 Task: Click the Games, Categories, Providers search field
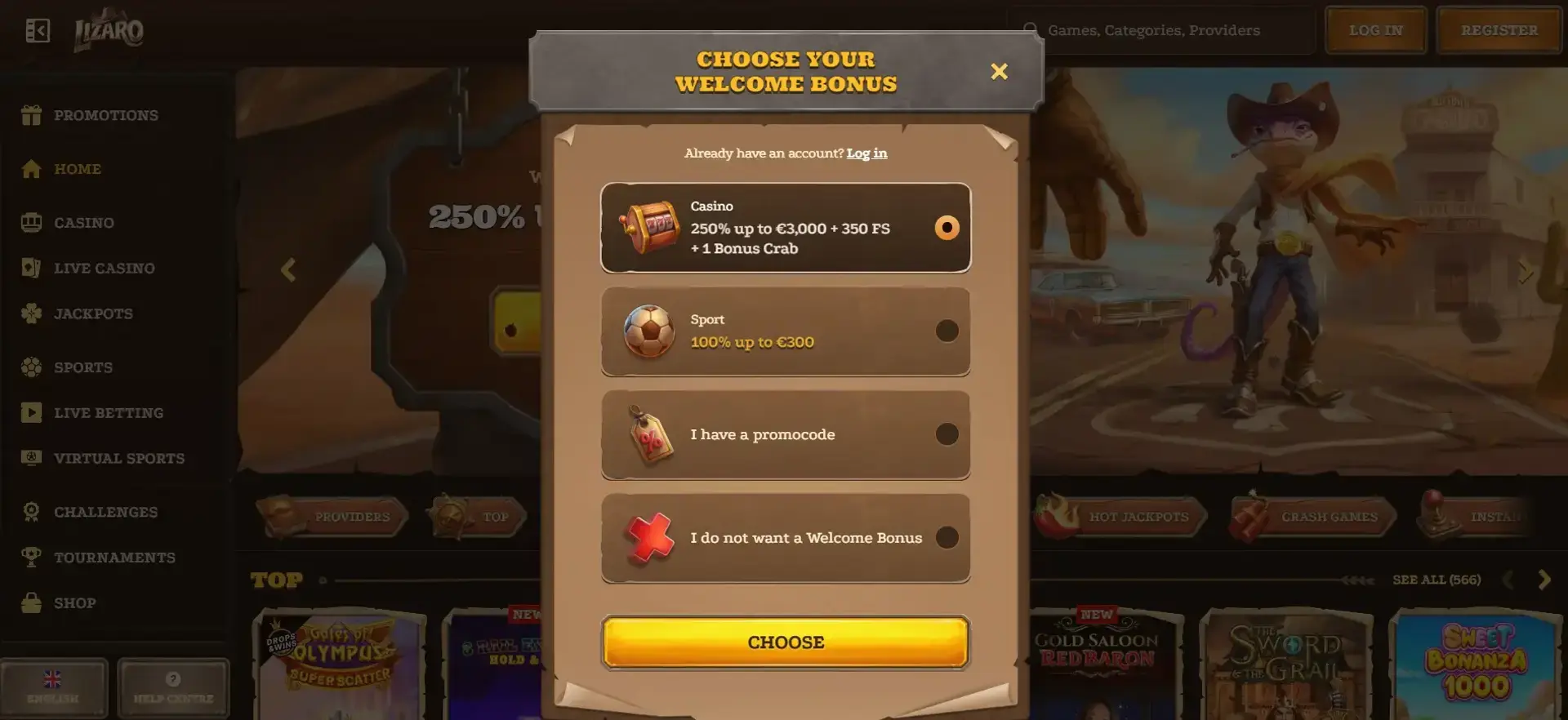[1160, 29]
